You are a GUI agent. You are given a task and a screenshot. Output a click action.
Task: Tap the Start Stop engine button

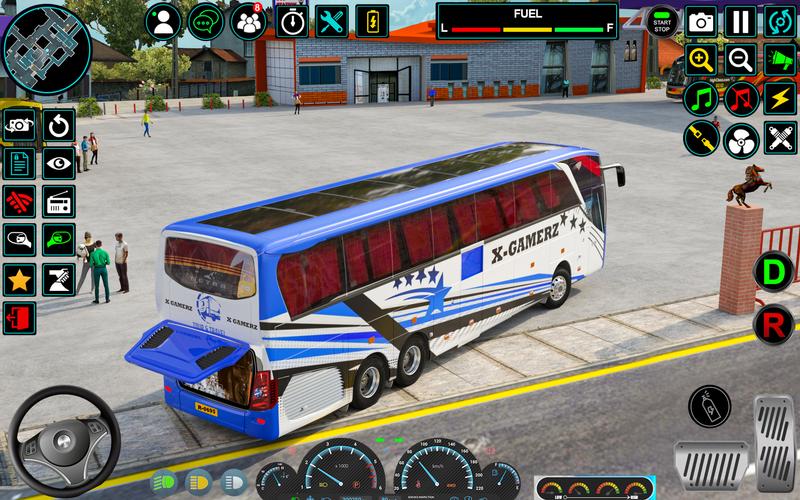pos(661,21)
